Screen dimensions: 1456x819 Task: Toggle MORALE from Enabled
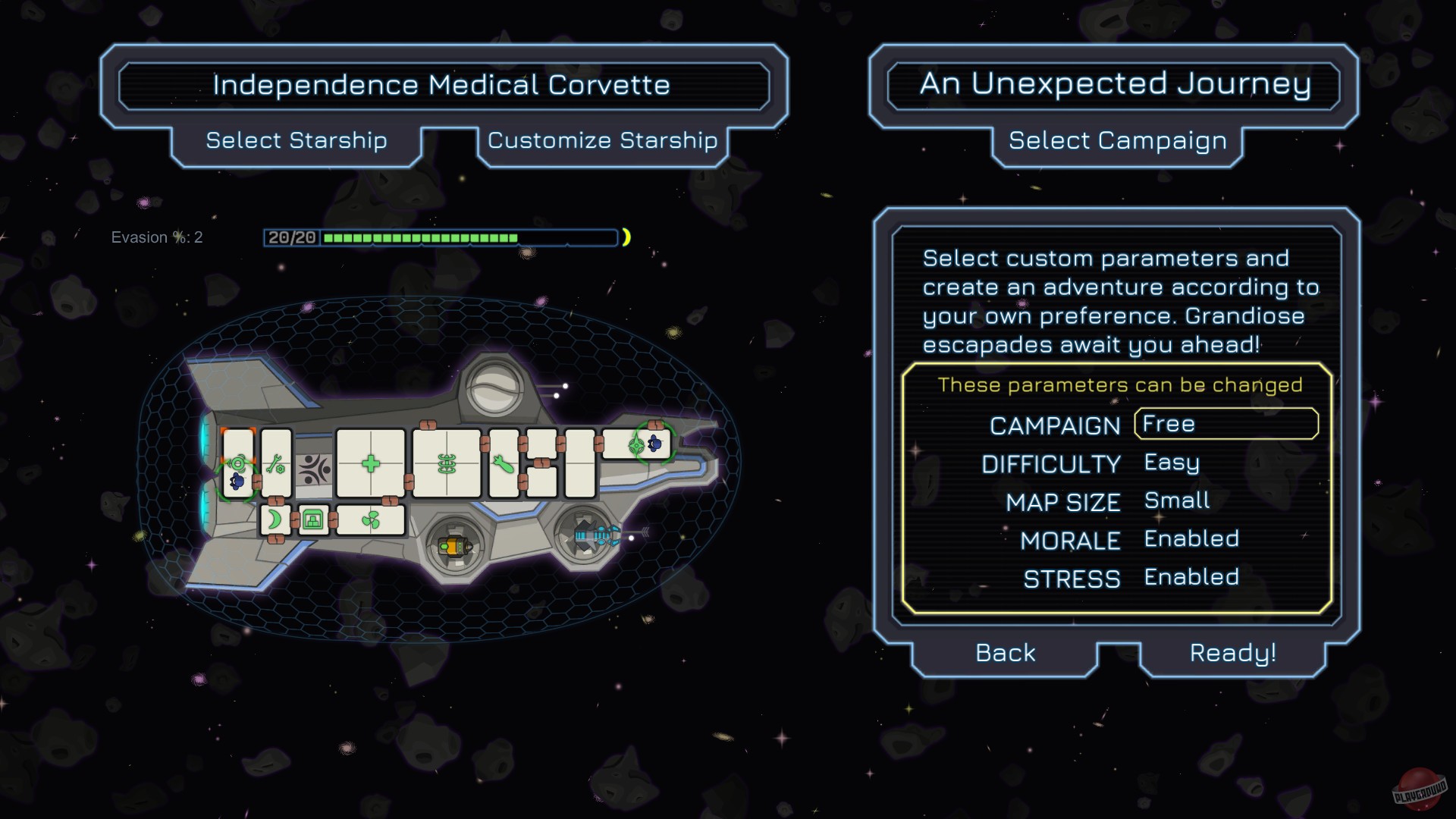point(1191,539)
